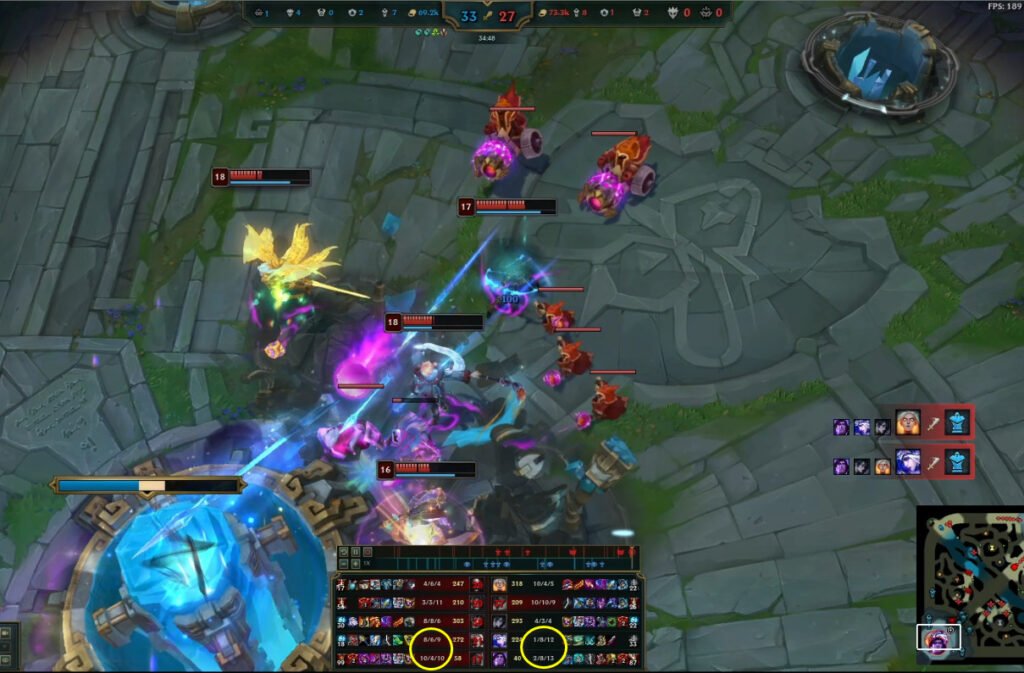Viewport: 1024px width, 673px height.
Task: Open the minimap in the corner
Action: point(968,583)
